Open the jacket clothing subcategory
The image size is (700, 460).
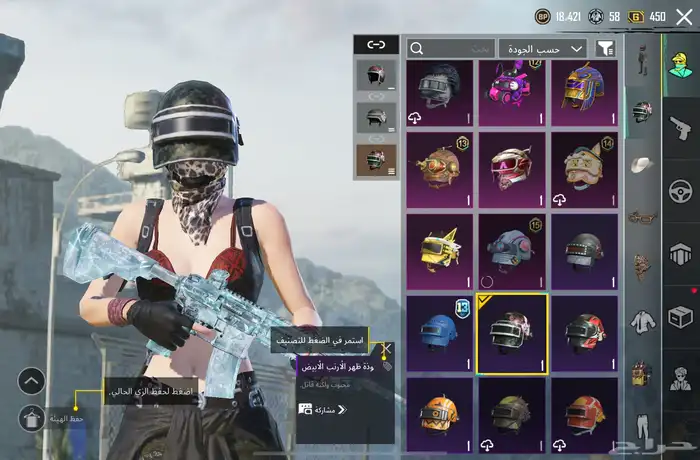(x=641, y=322)
